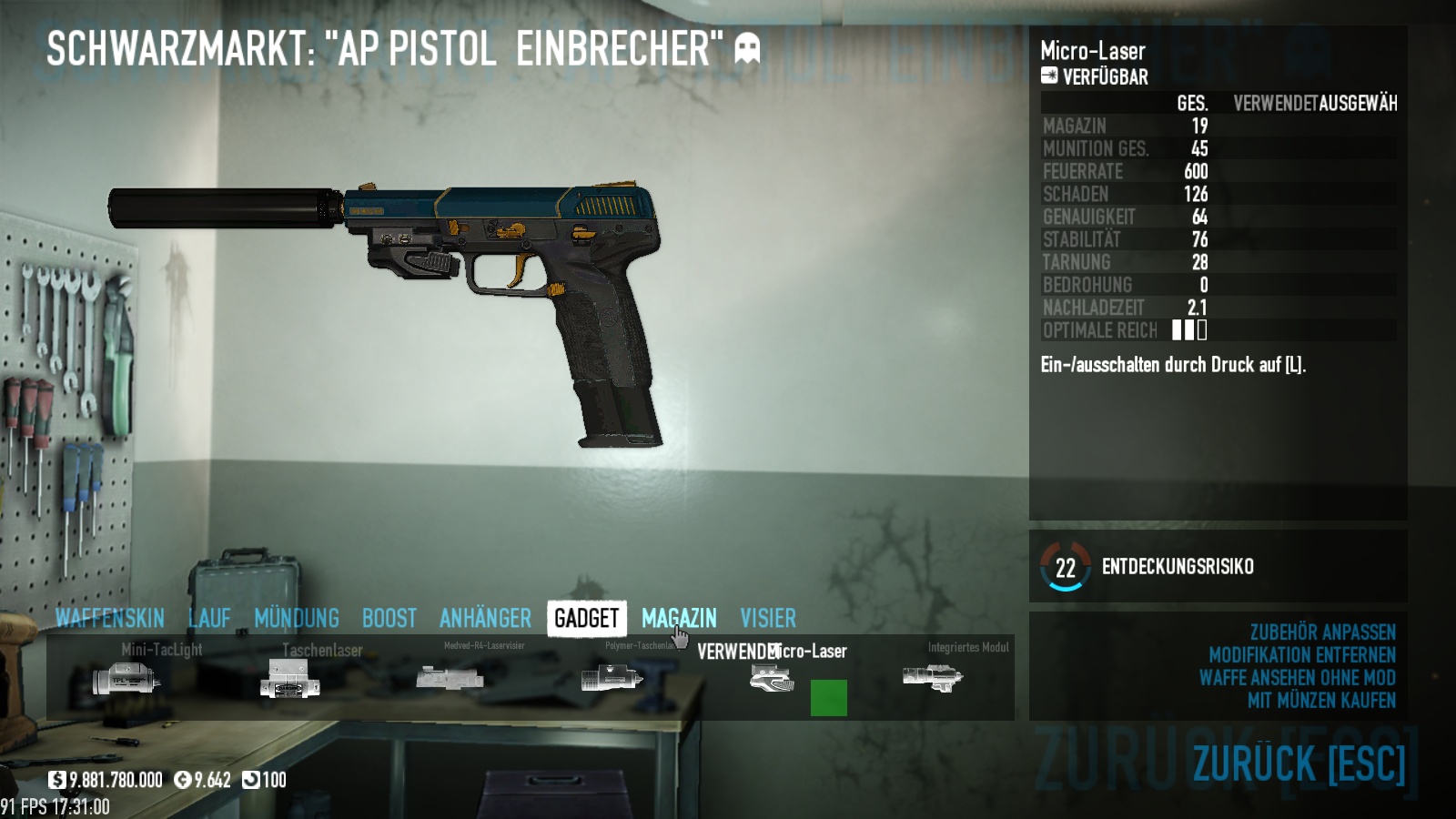This screenshot has height=819, width=1456.
Task: Click the highlighted Gadget tab
Action: [x=586, y=618]
